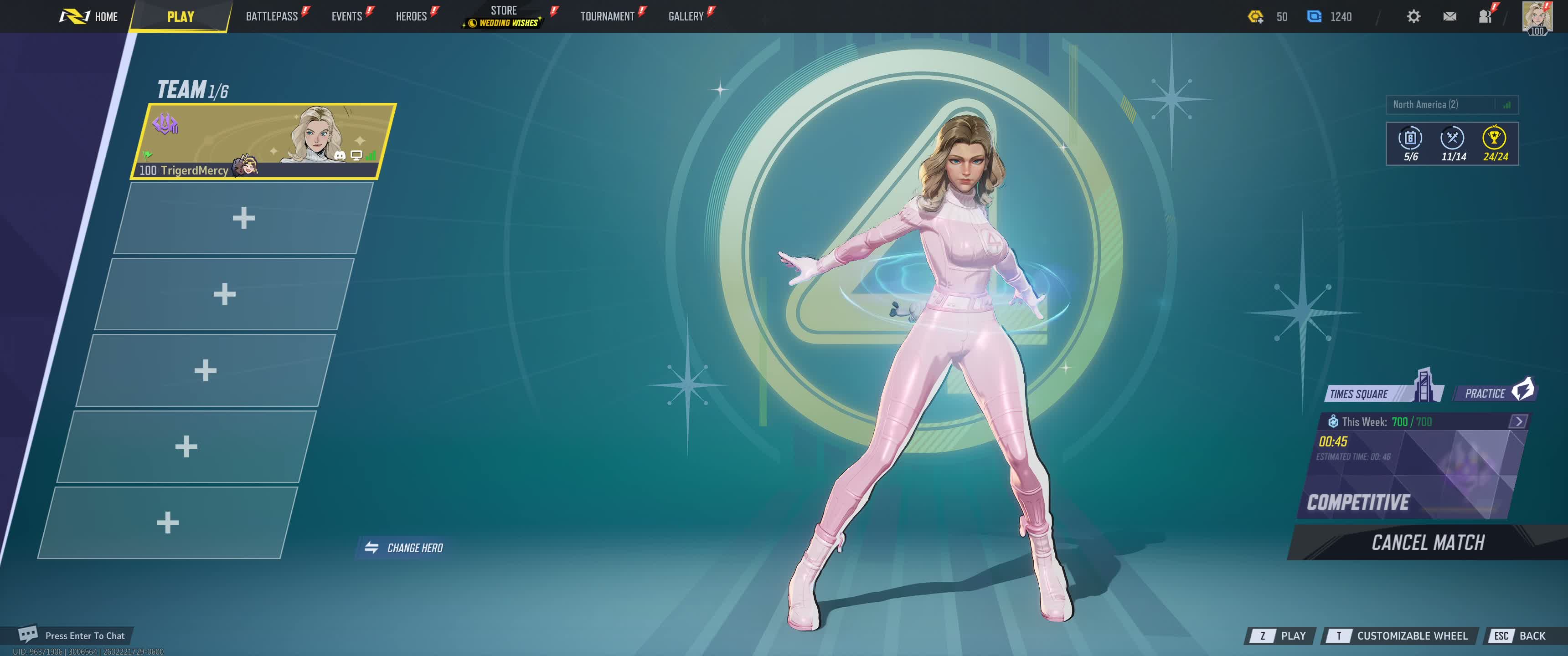The height and width of the screenshot is (656, 1568).
Task: Open the mail envelope inbox
Action: 1449,16
